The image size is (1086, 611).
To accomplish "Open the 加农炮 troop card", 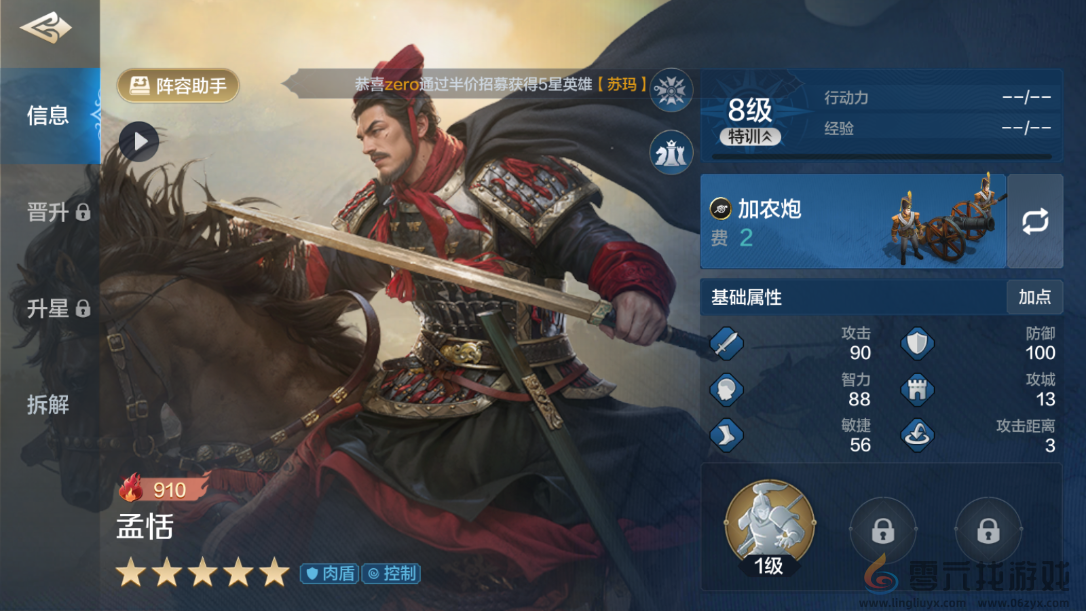I will (x=852, y=221).
